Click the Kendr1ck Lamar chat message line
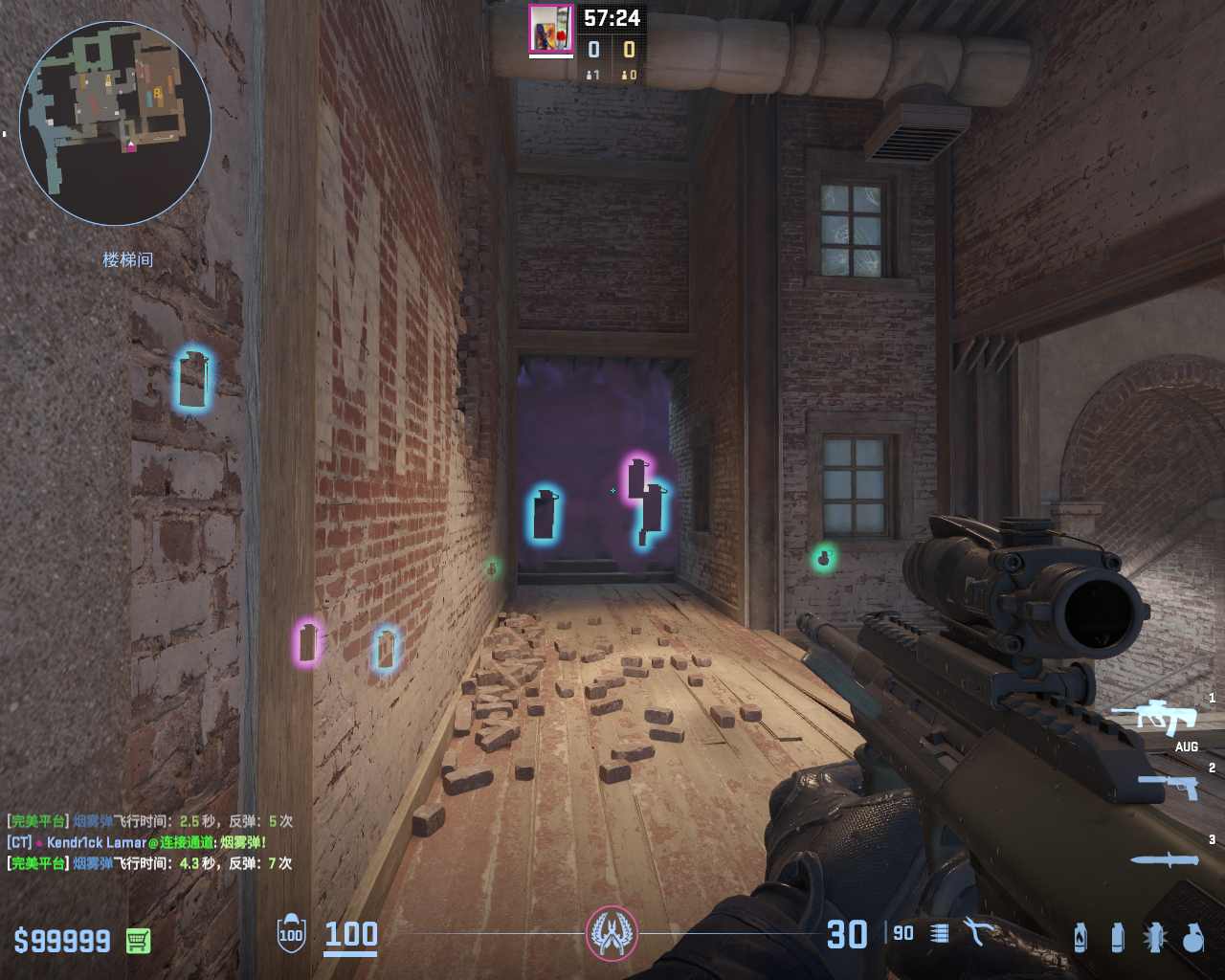Viewport: 1225px width, 980px height. pos(137,842)
